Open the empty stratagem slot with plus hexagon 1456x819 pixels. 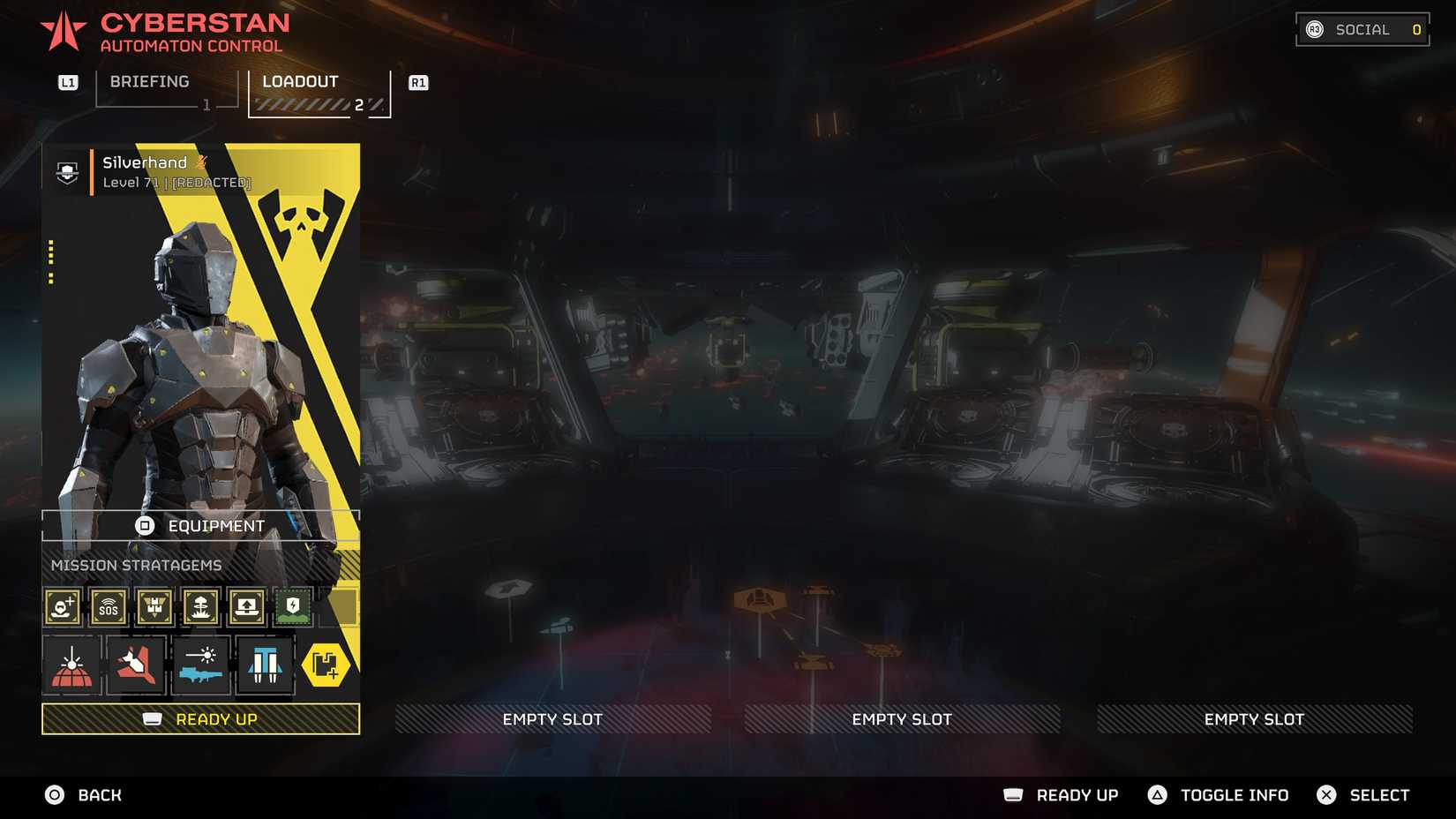[327, 665]
